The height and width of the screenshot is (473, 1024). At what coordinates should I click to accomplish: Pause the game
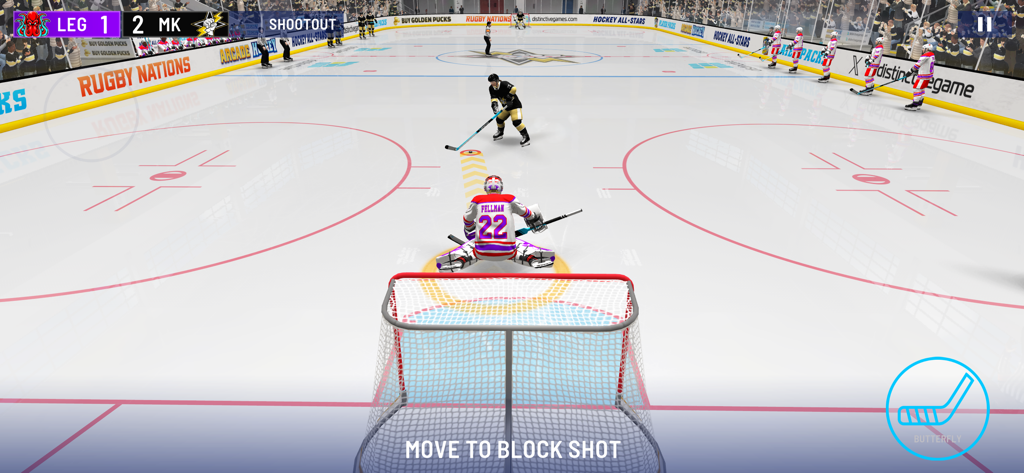click(984, 24)
